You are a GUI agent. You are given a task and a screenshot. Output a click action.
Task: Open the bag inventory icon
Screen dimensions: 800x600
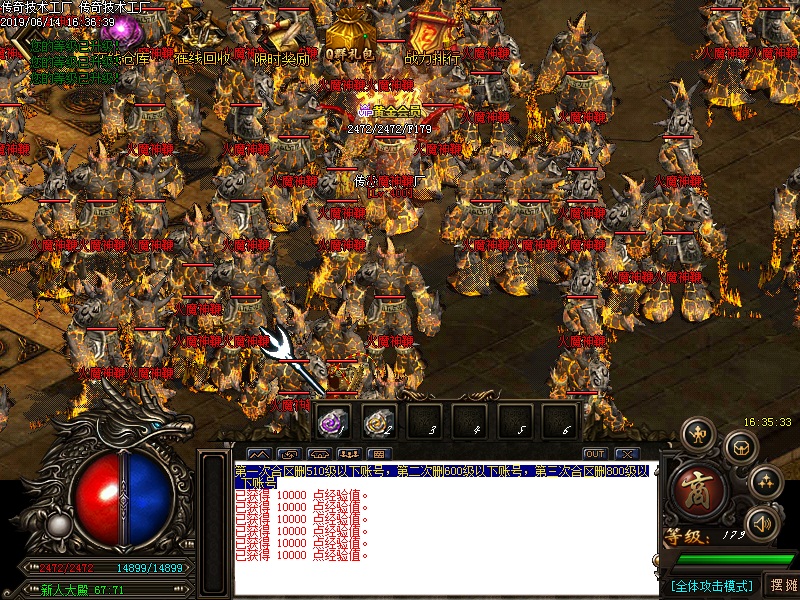[740, 449]
